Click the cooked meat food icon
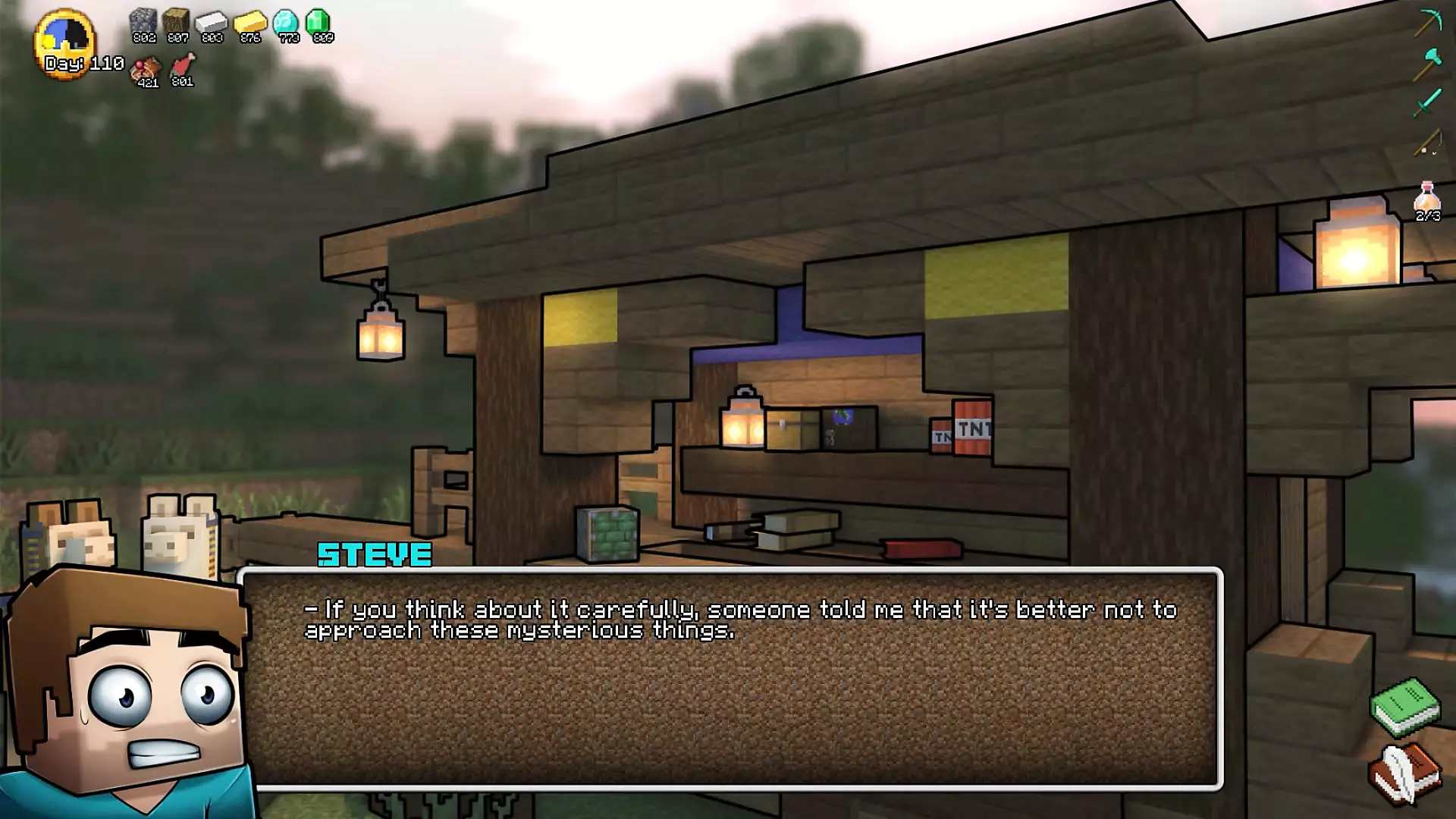Screen dimensions: 1456x819 click(x=146, y=70)
